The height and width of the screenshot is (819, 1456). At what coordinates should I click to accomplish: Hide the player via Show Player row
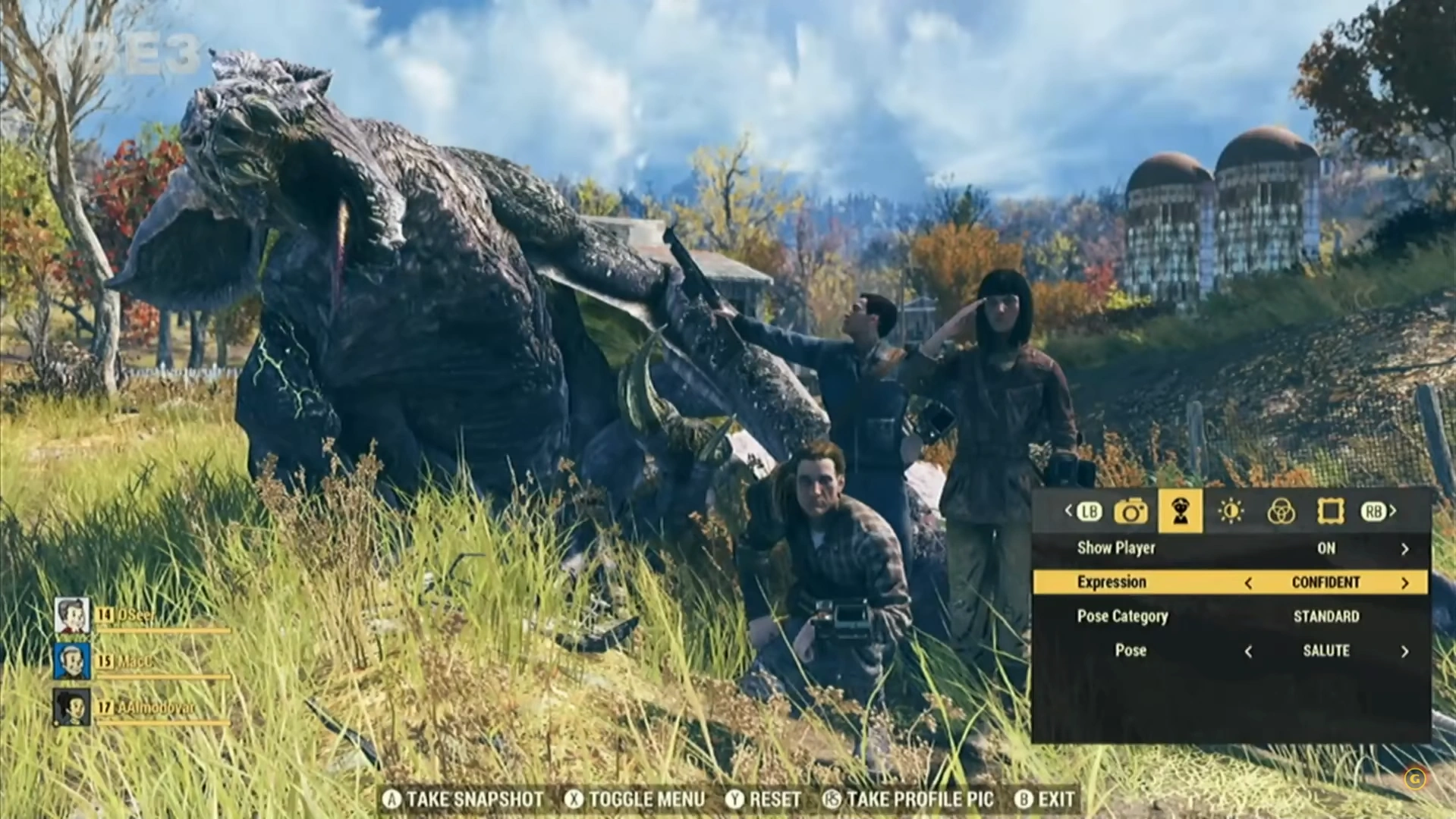pos(1116,548)
